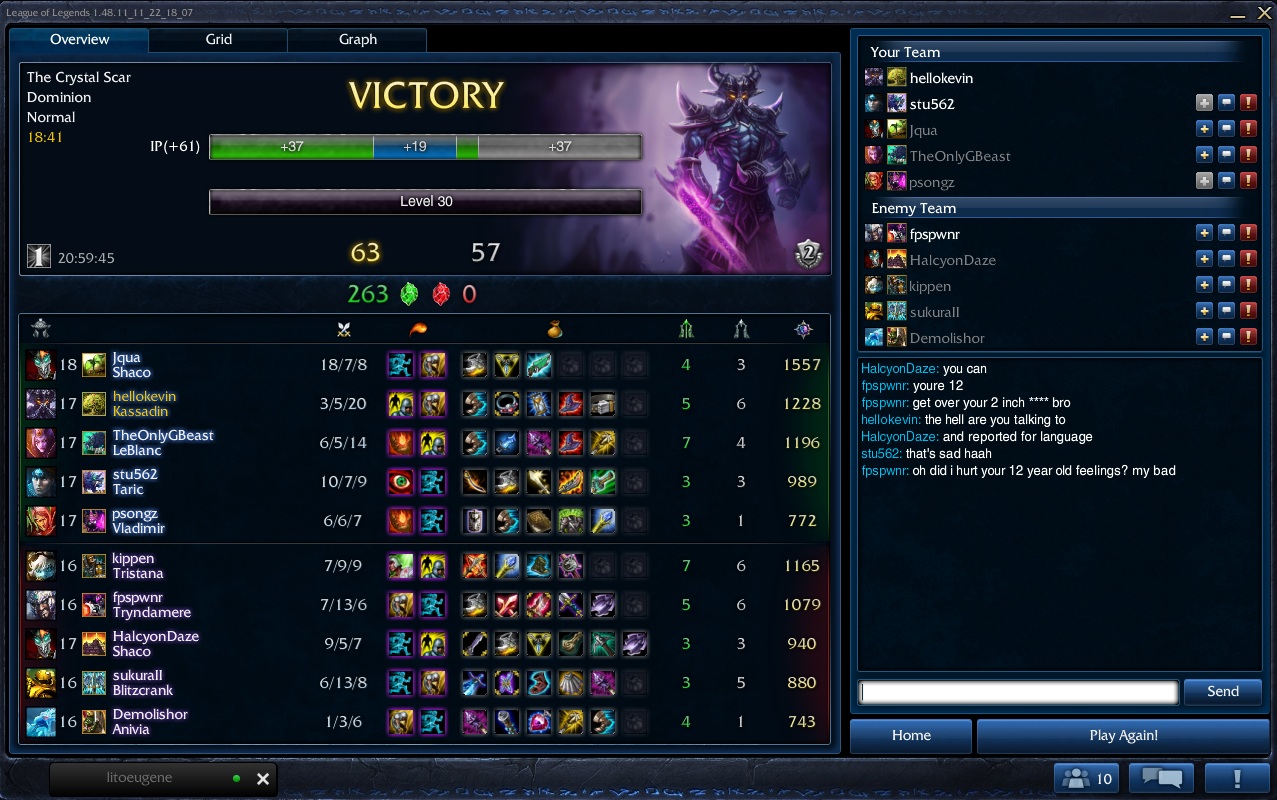Select the Overview tab
The image size is (1277, 800).
click(x=80, y=40)
